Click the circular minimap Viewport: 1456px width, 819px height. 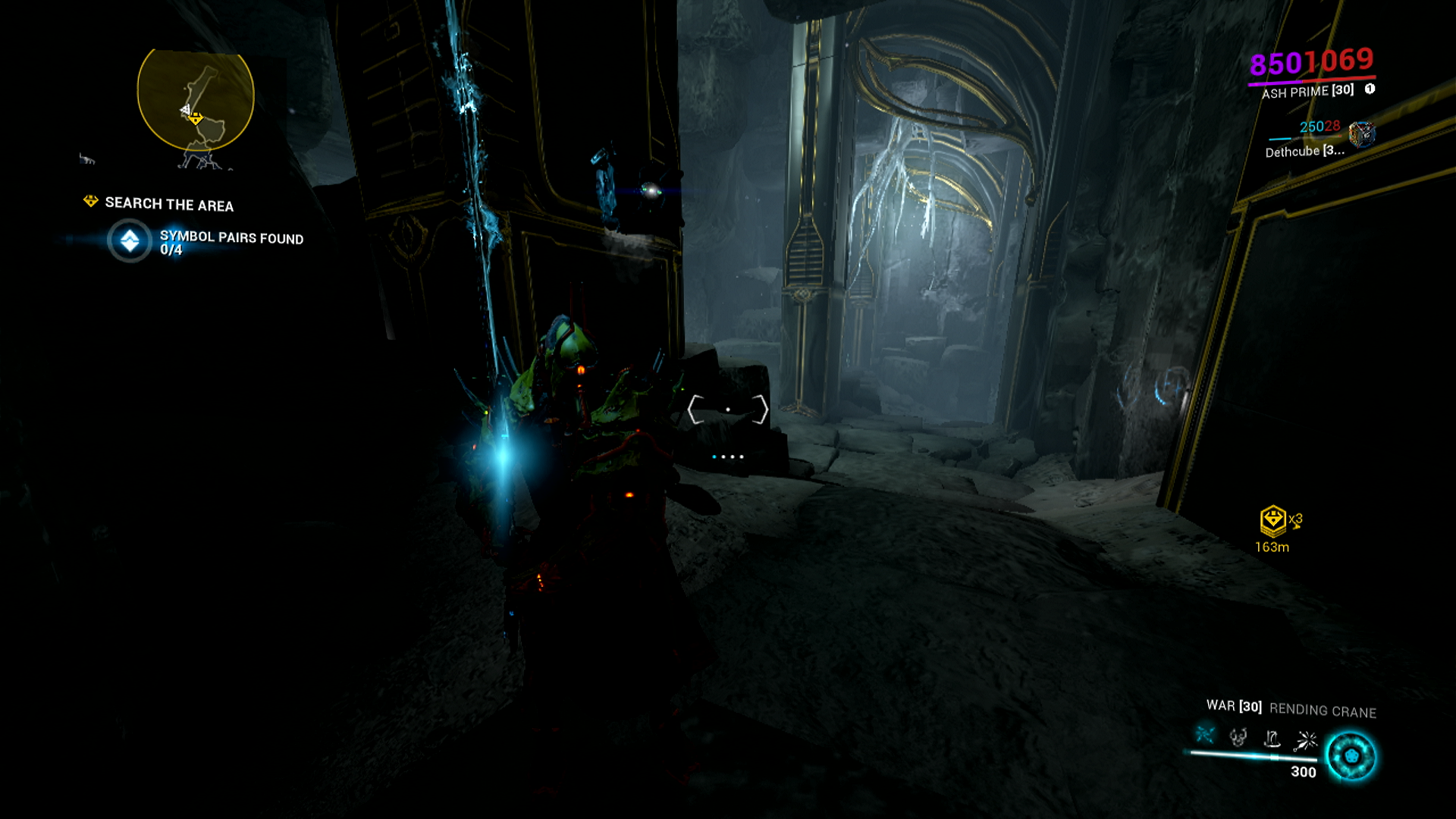click(x=196, y=101)
